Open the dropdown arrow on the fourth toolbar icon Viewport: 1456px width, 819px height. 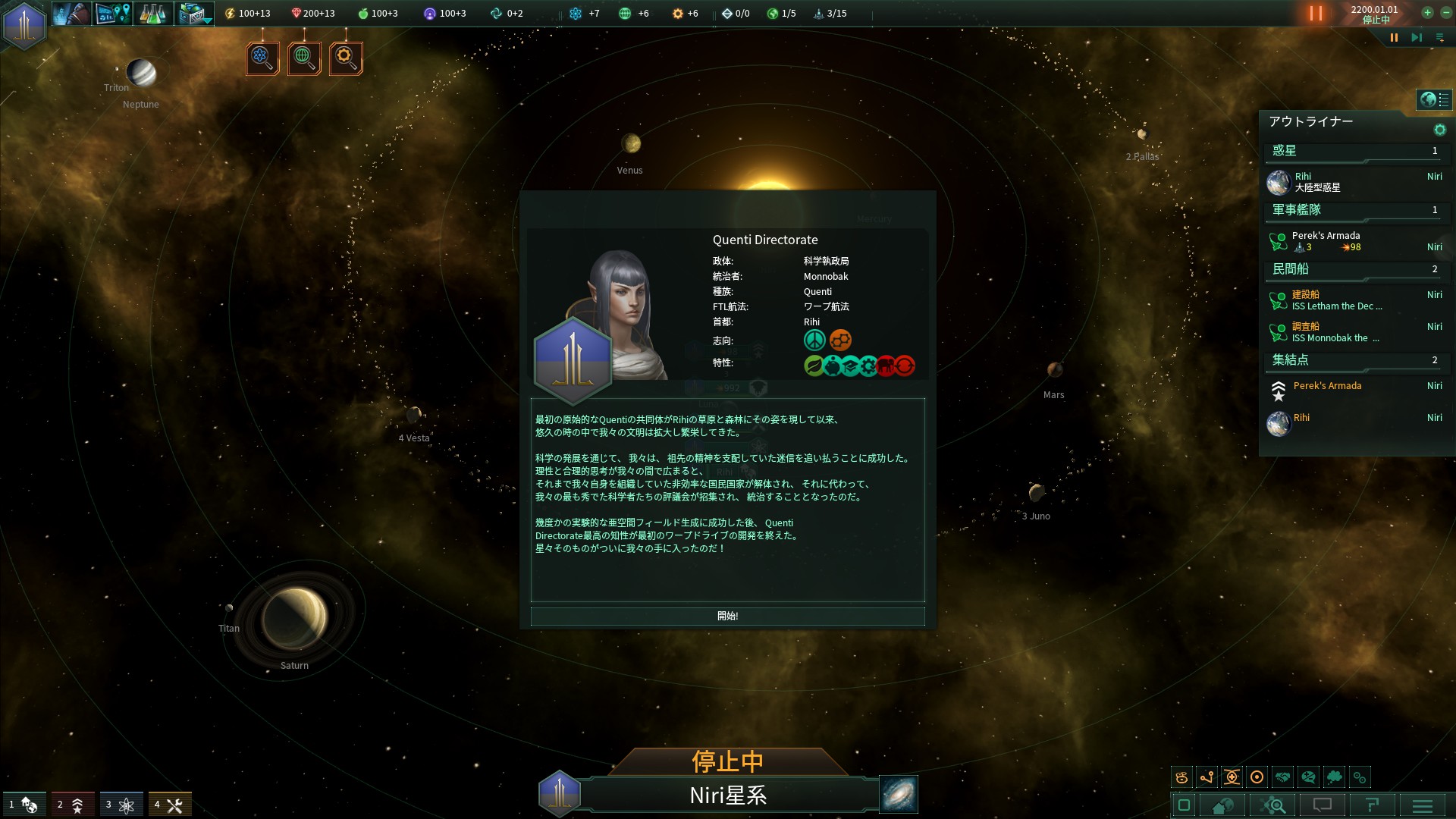point(206,19)
